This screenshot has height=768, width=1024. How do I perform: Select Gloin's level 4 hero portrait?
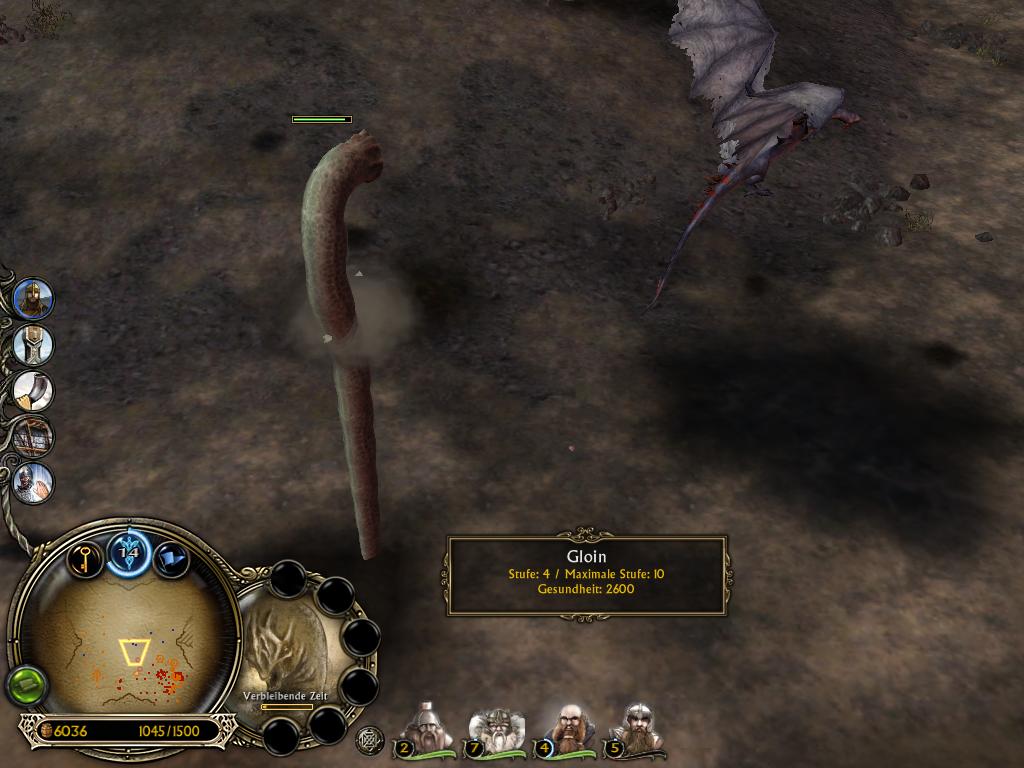coord(566,729)
